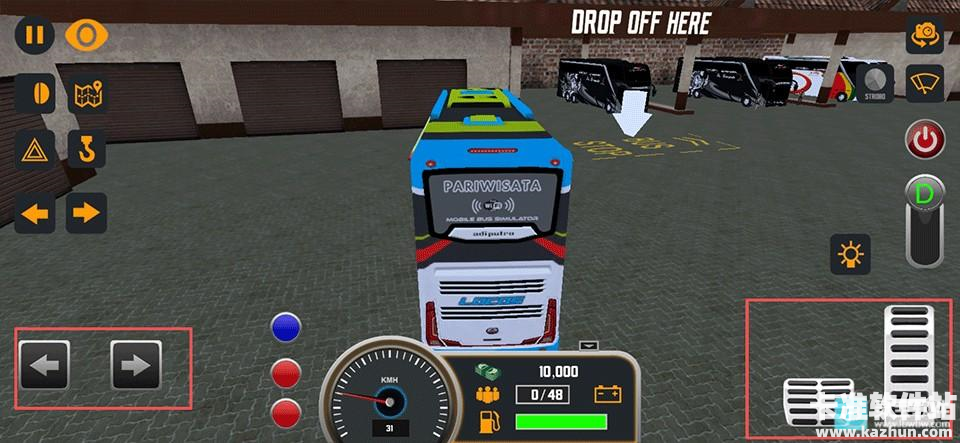This screenshot has height=443, width=960.
Task: Step on the tall accelerator pedal
Action: [907, 355]
